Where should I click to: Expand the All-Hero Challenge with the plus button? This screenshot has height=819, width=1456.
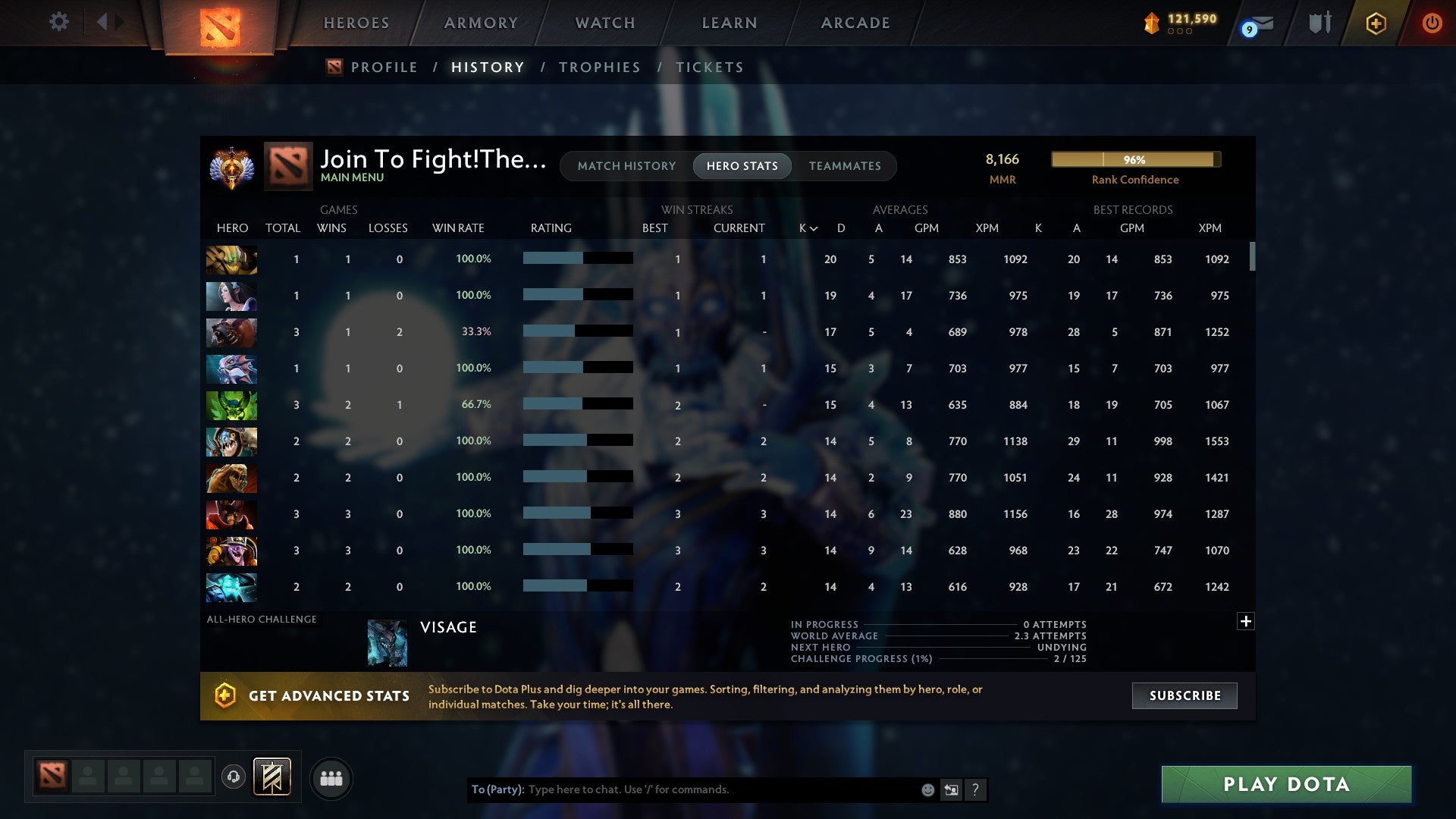point(1245,620)
